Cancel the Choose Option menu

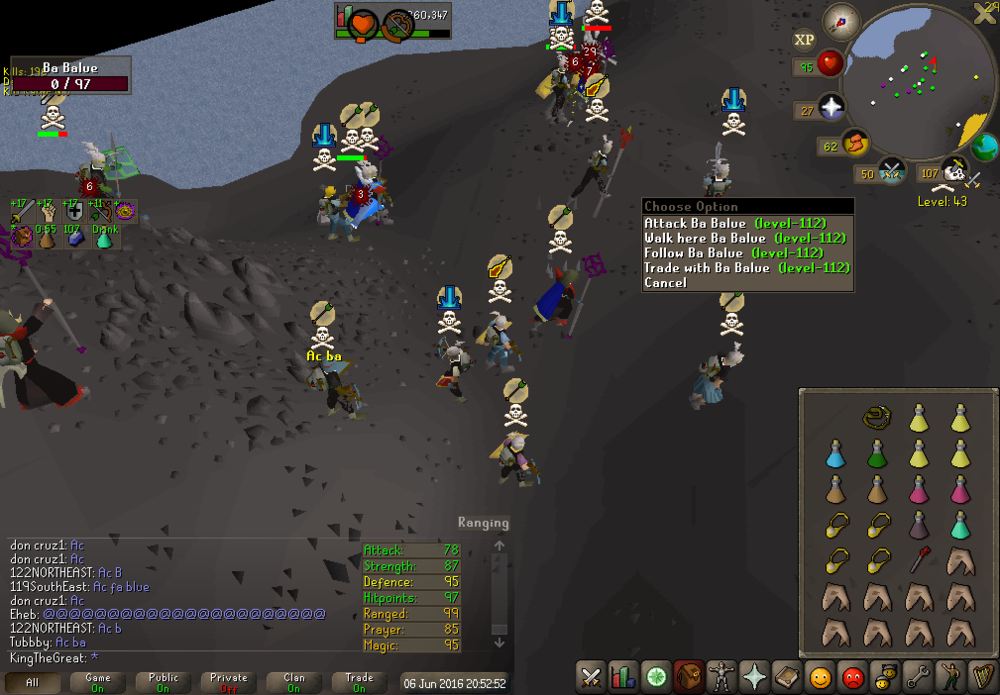pos(666,283)
